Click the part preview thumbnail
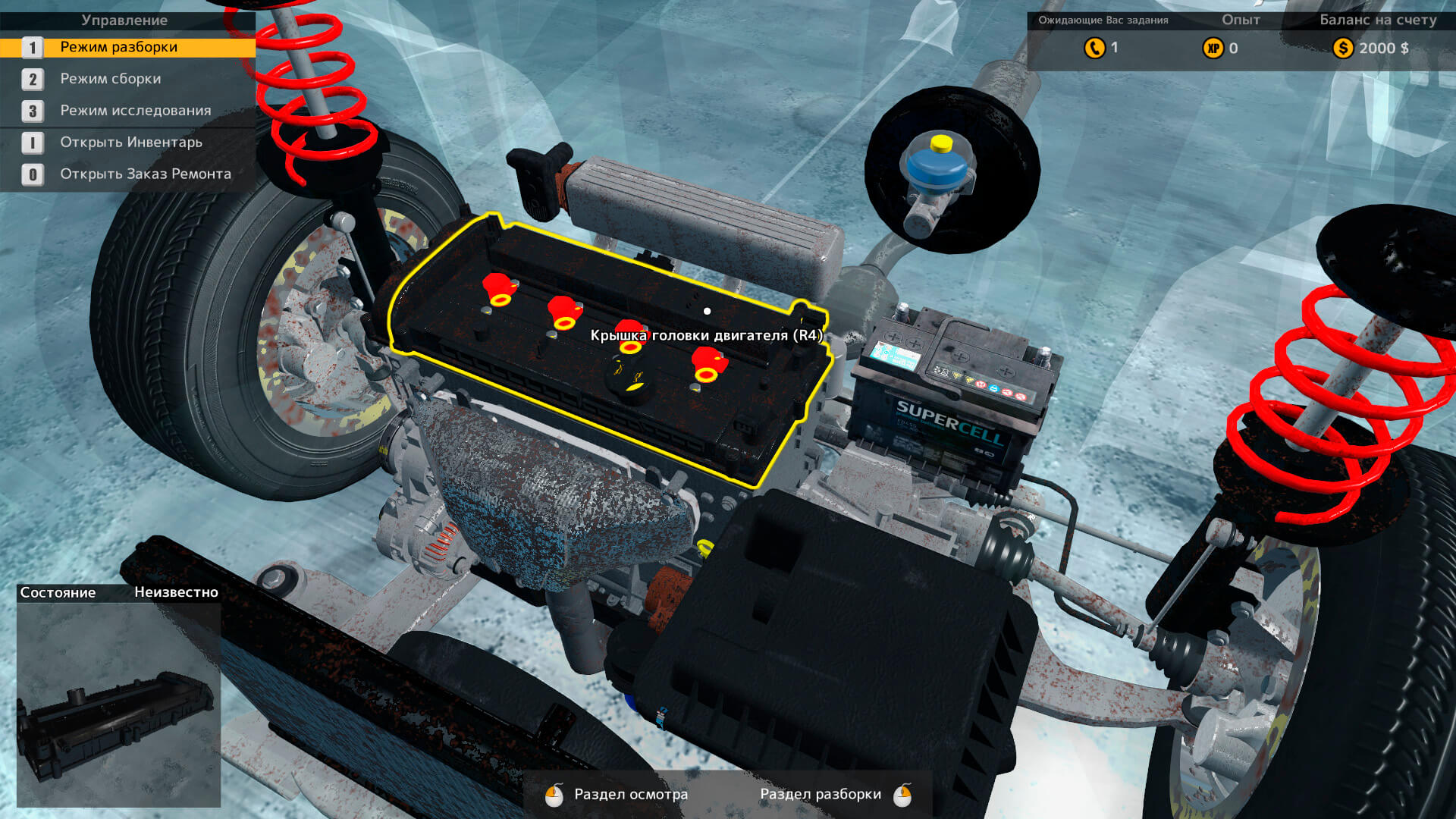 [x=118, y=705]
